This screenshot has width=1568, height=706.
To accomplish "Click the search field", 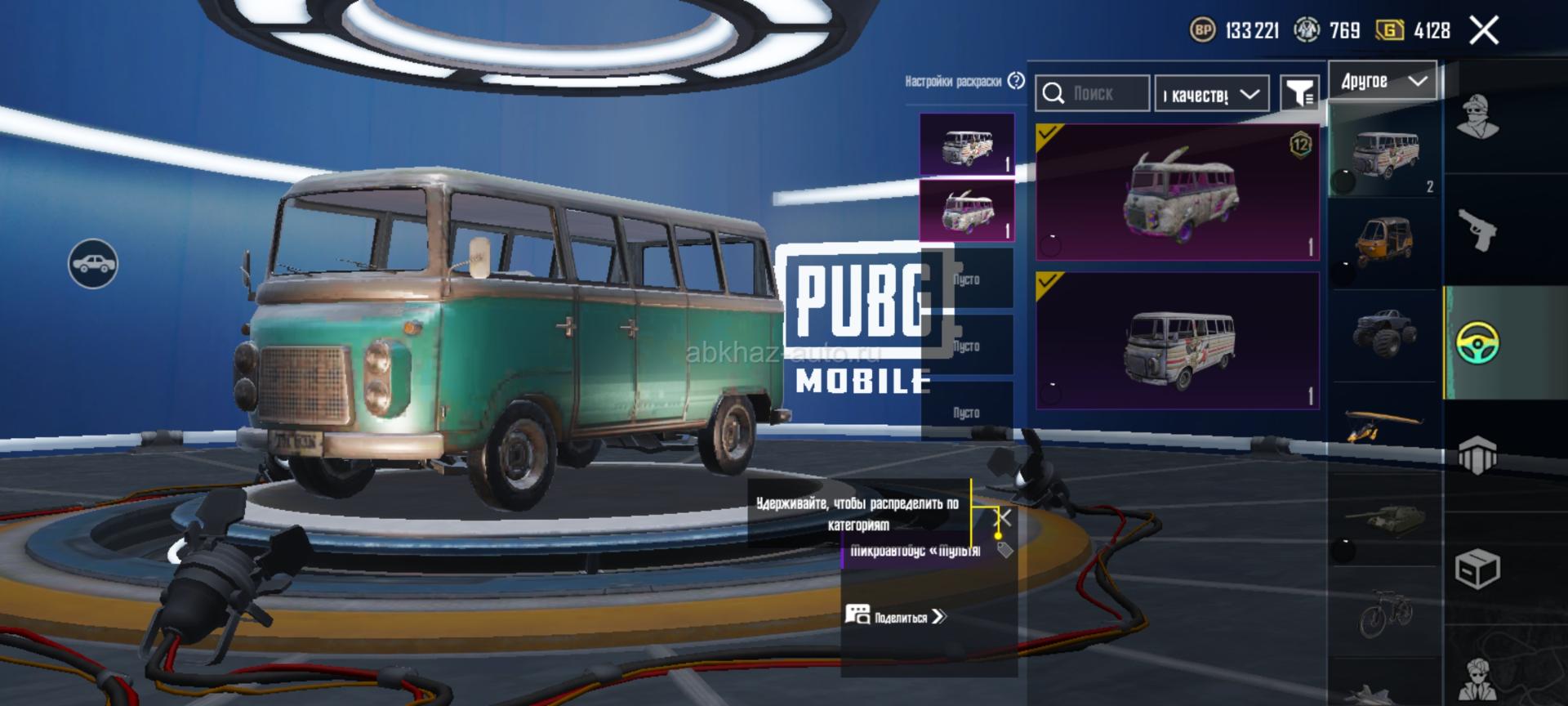I will (x=1093, y=94).
